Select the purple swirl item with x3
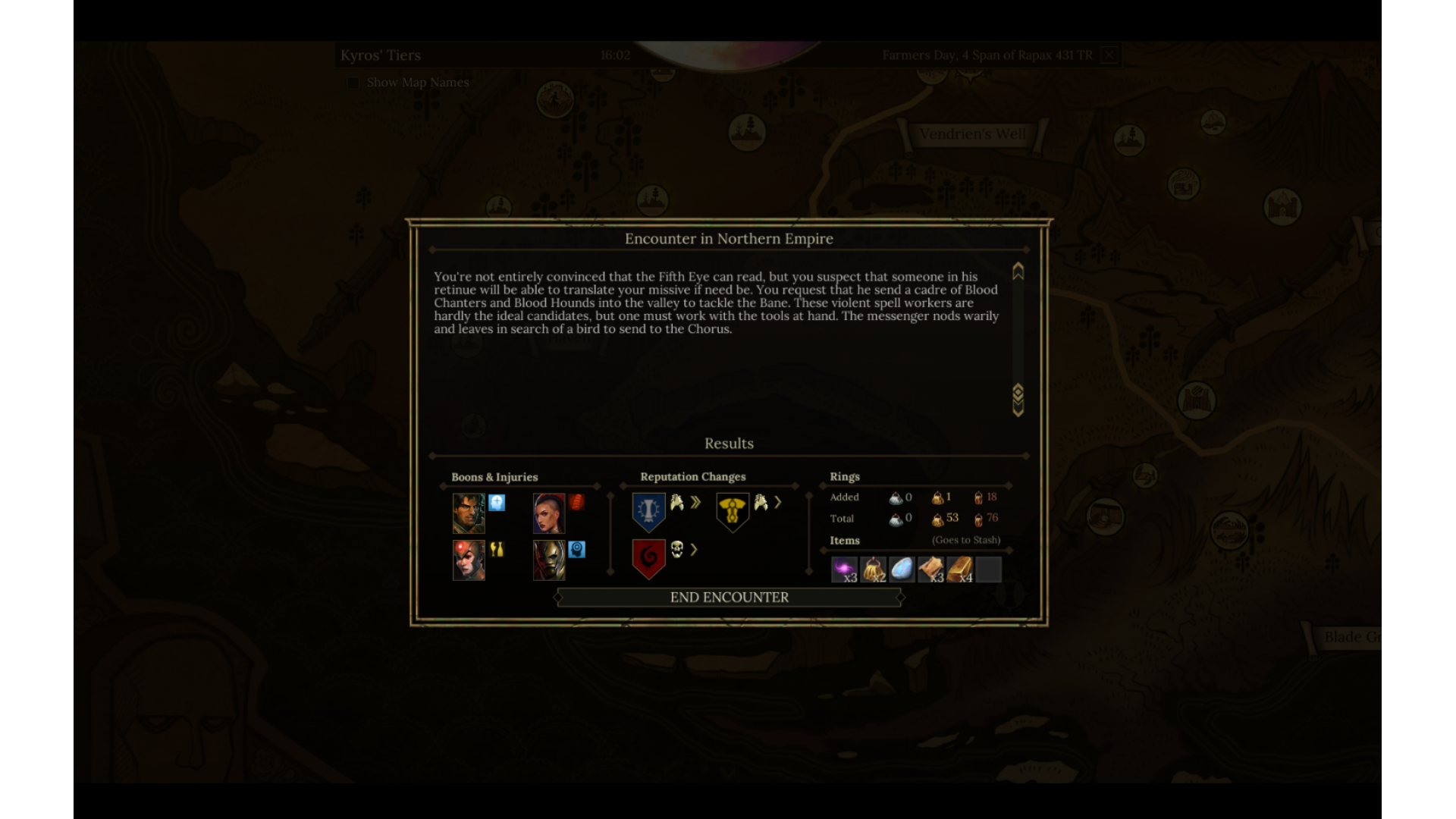Image resolution: width=1456 pixels, height=819 pixels. tap(844, 570)
